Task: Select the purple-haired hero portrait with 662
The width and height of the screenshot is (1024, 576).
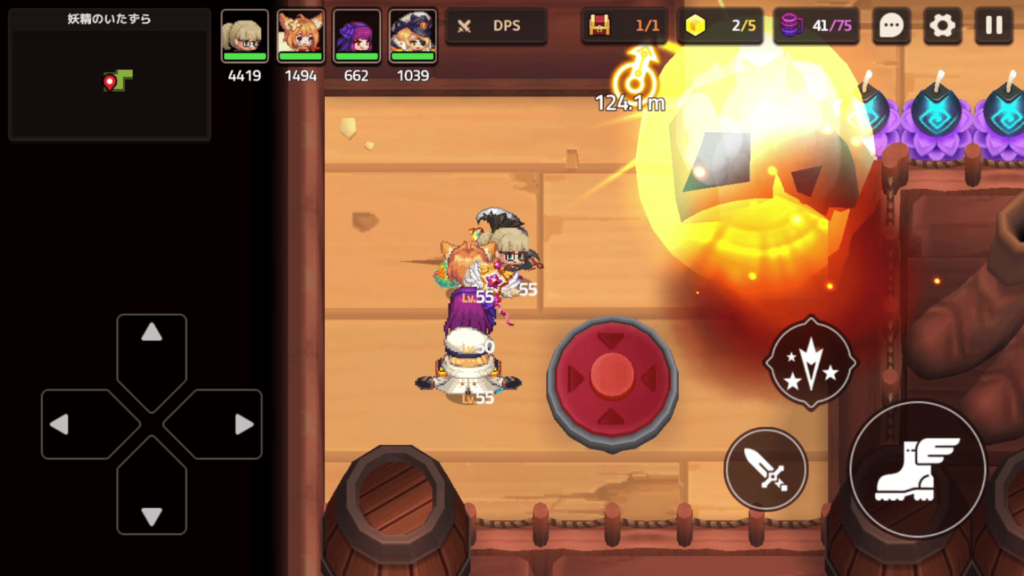Action: pyautogui.click(x=356, y=37)
